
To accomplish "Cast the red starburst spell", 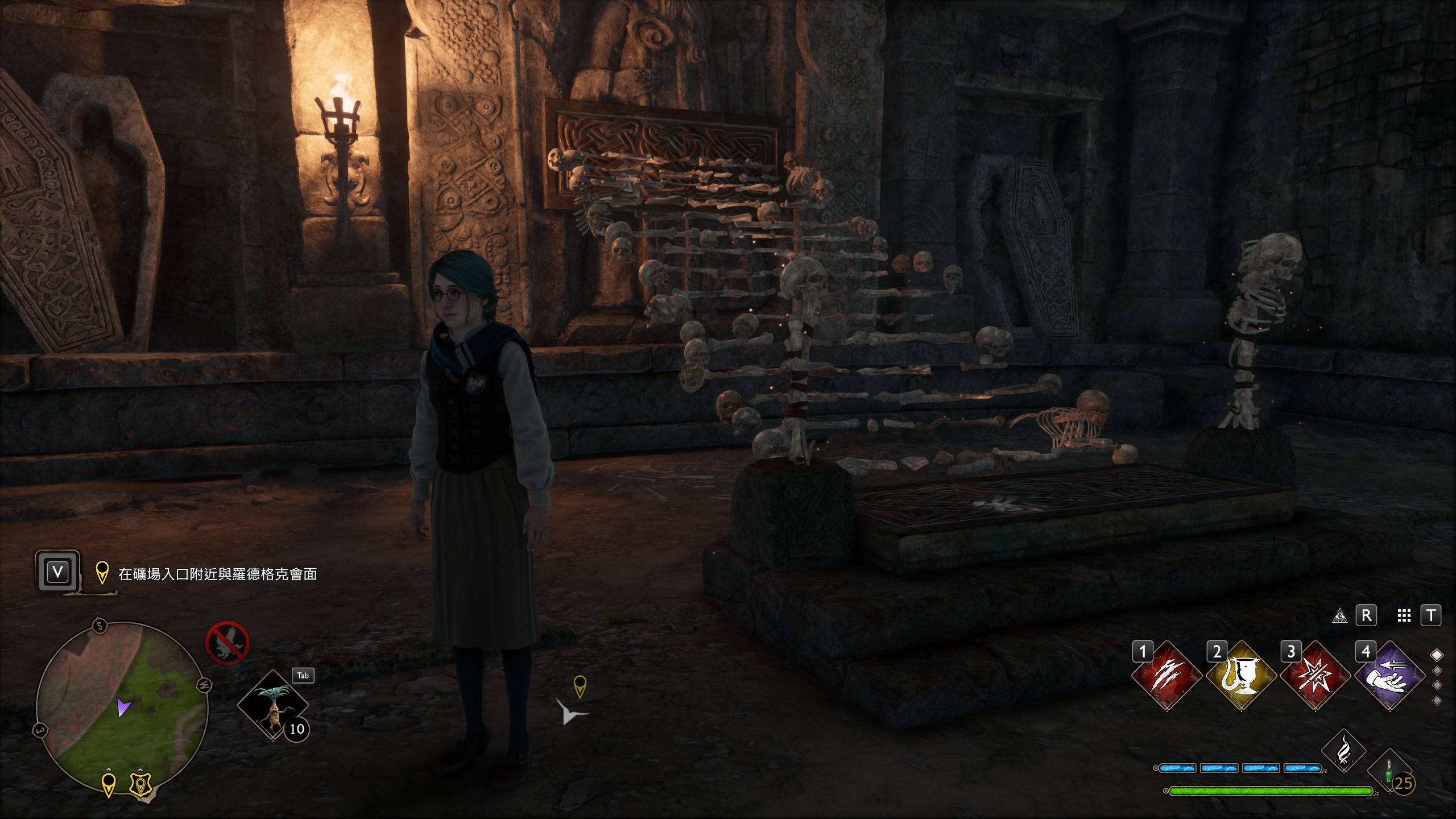I will (x=1316, y=676).
